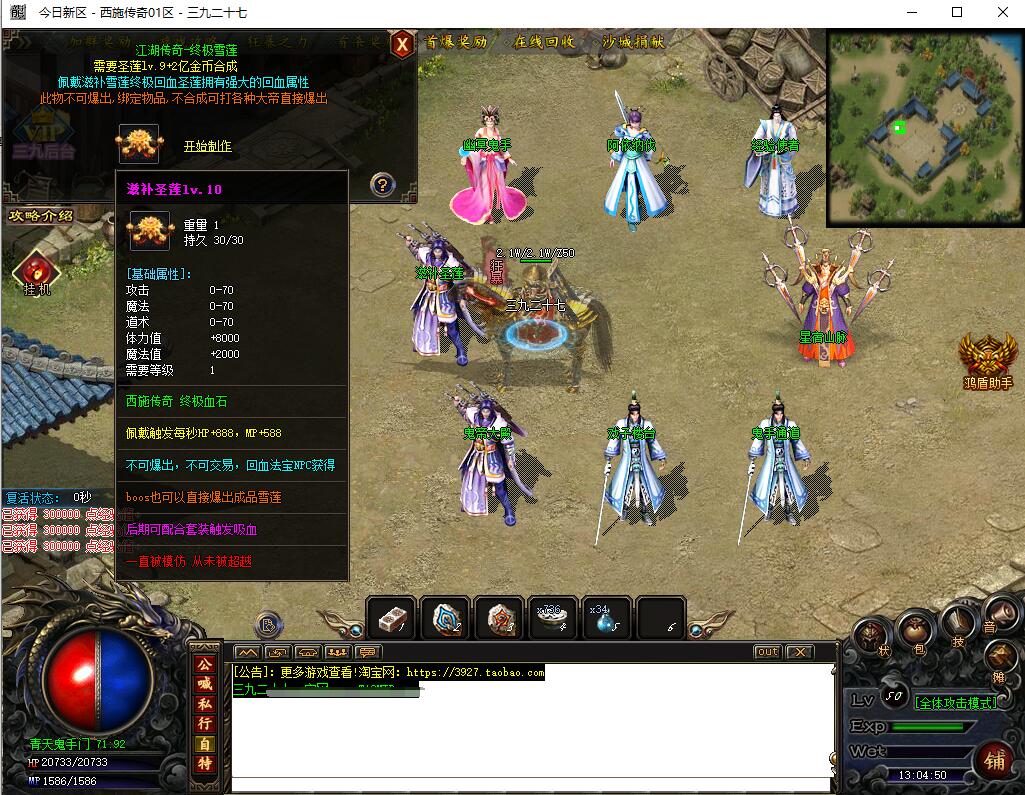Image resolution: width=1025 pixels, height=795 pixels.
Task: Select the golden lotus item in the crafting dialog
Action: (x=138, y=144)
